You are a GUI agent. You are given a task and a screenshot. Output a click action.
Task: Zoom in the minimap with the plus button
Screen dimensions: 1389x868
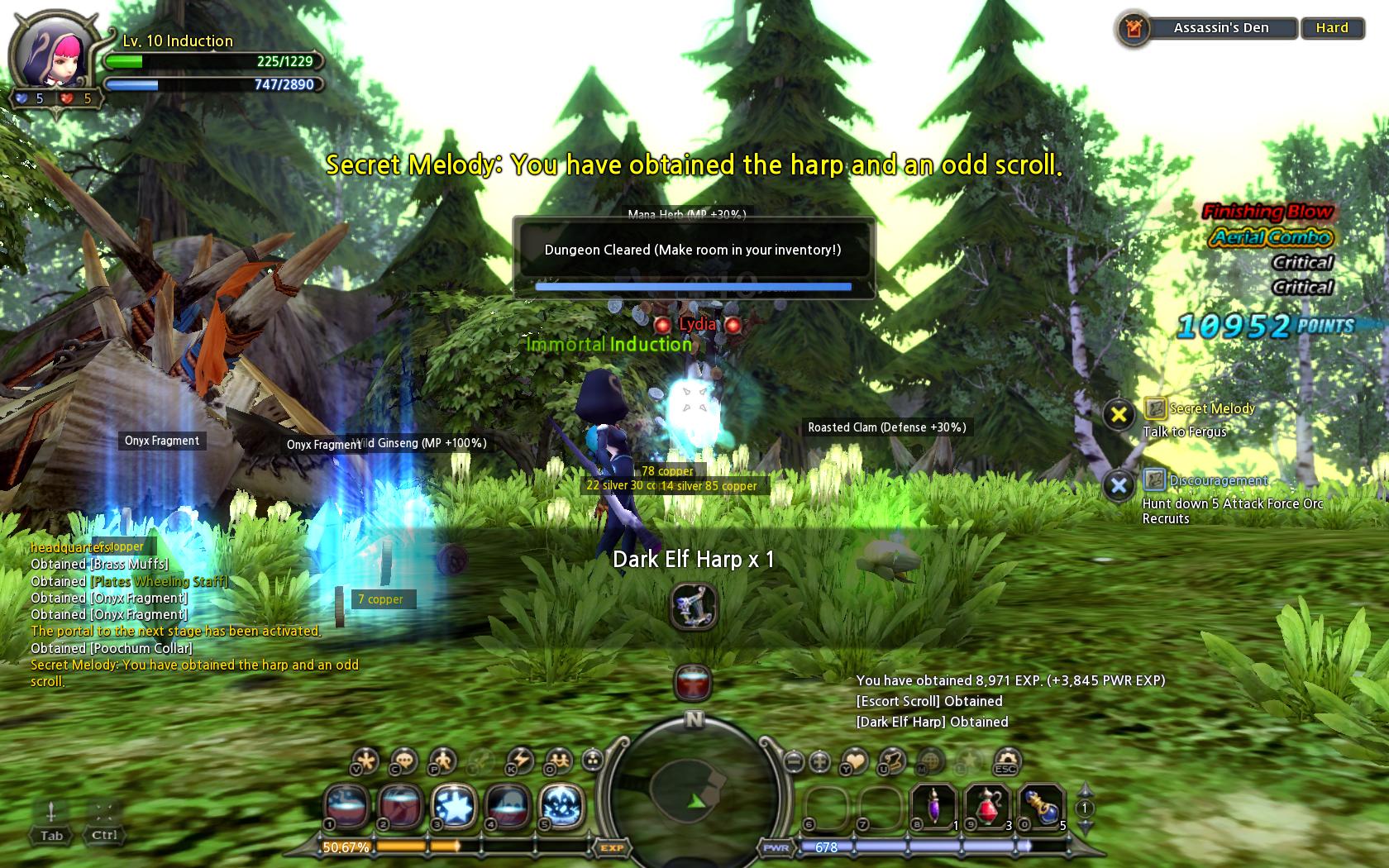pyautogui.click(x=819, y=761)
